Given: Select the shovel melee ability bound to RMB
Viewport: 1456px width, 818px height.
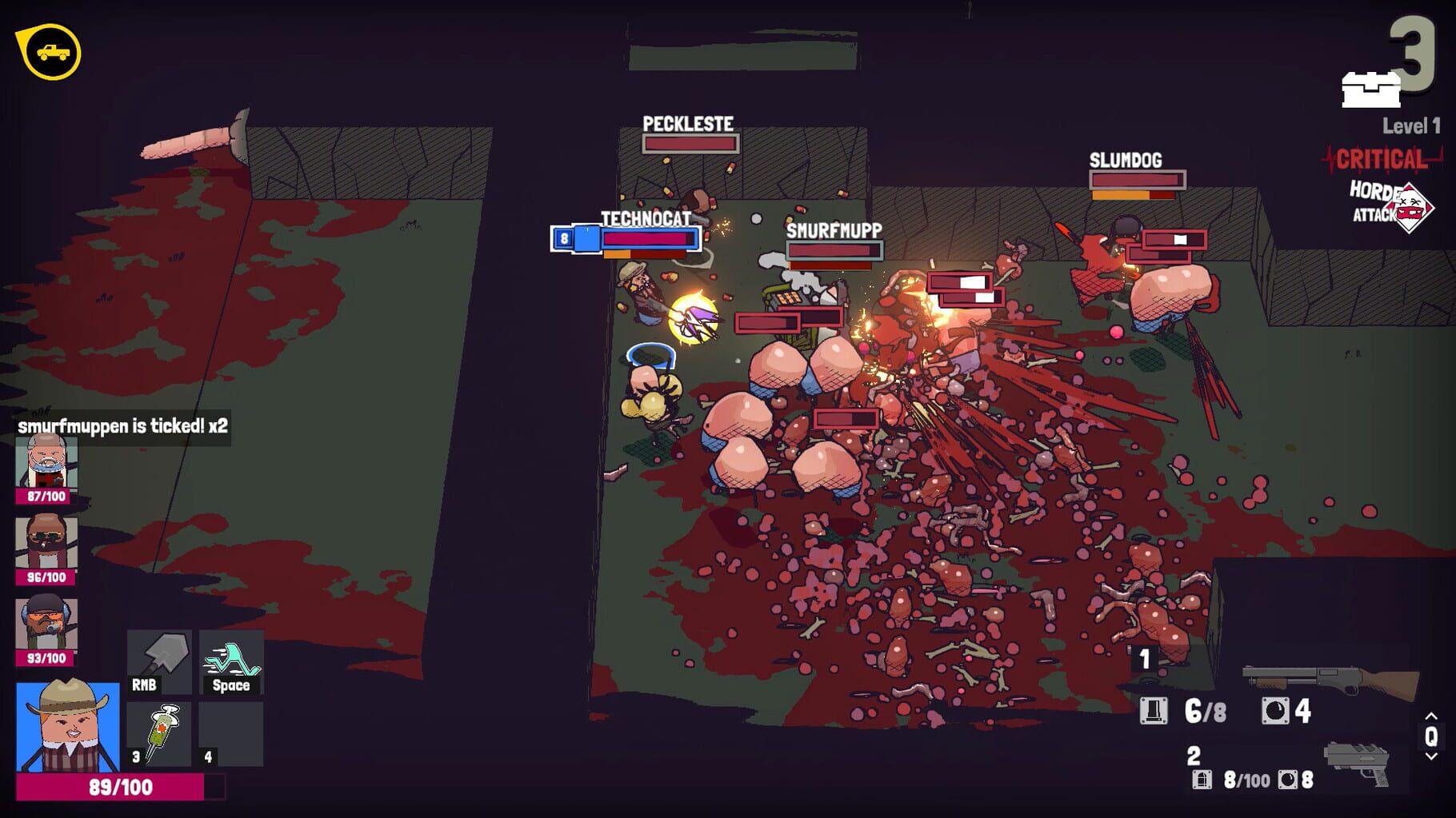Looking at the screenshot, I should point(158,661).
